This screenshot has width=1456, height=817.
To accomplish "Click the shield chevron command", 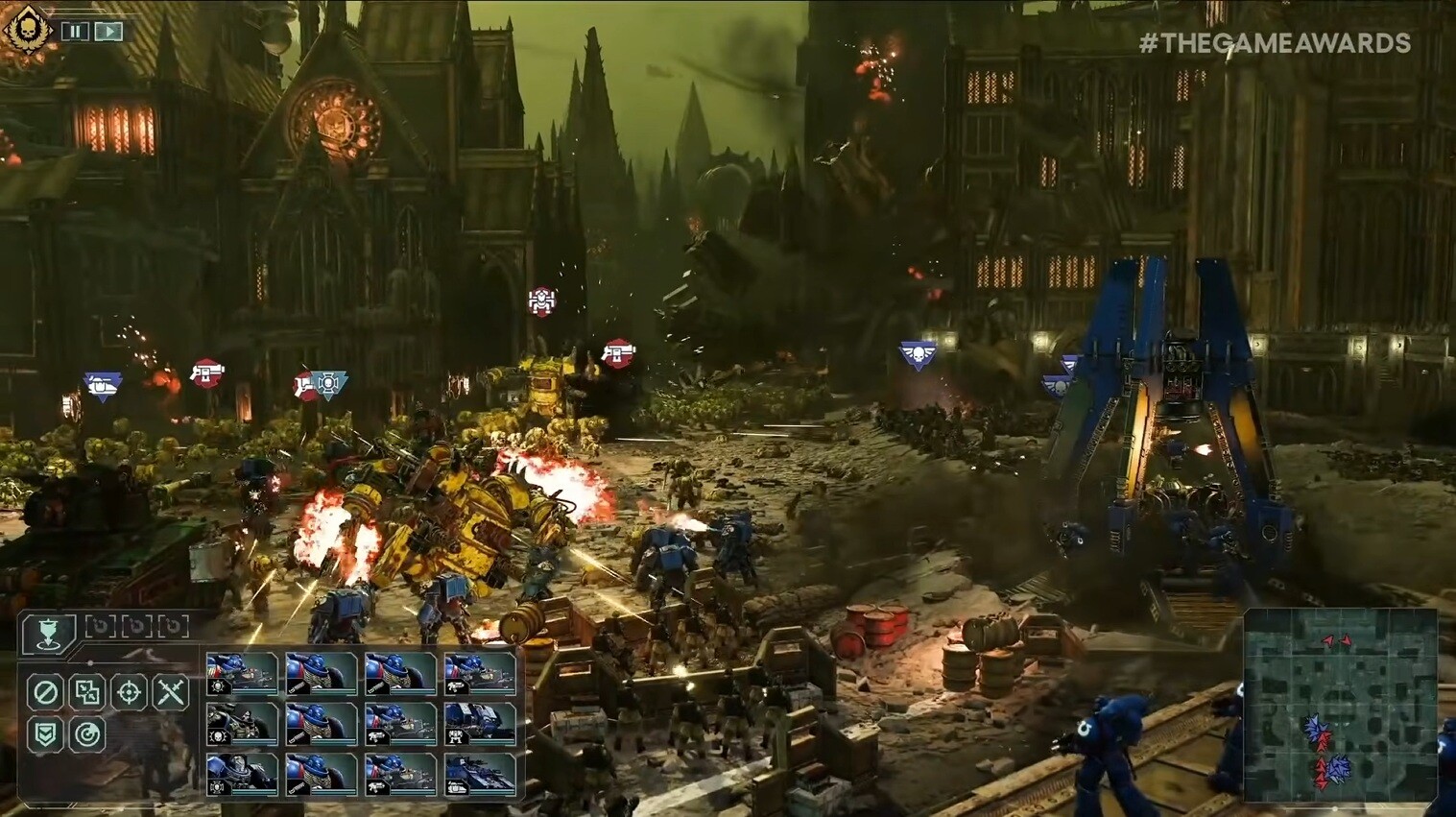I will pyautogui.click(x=45, y=734).
